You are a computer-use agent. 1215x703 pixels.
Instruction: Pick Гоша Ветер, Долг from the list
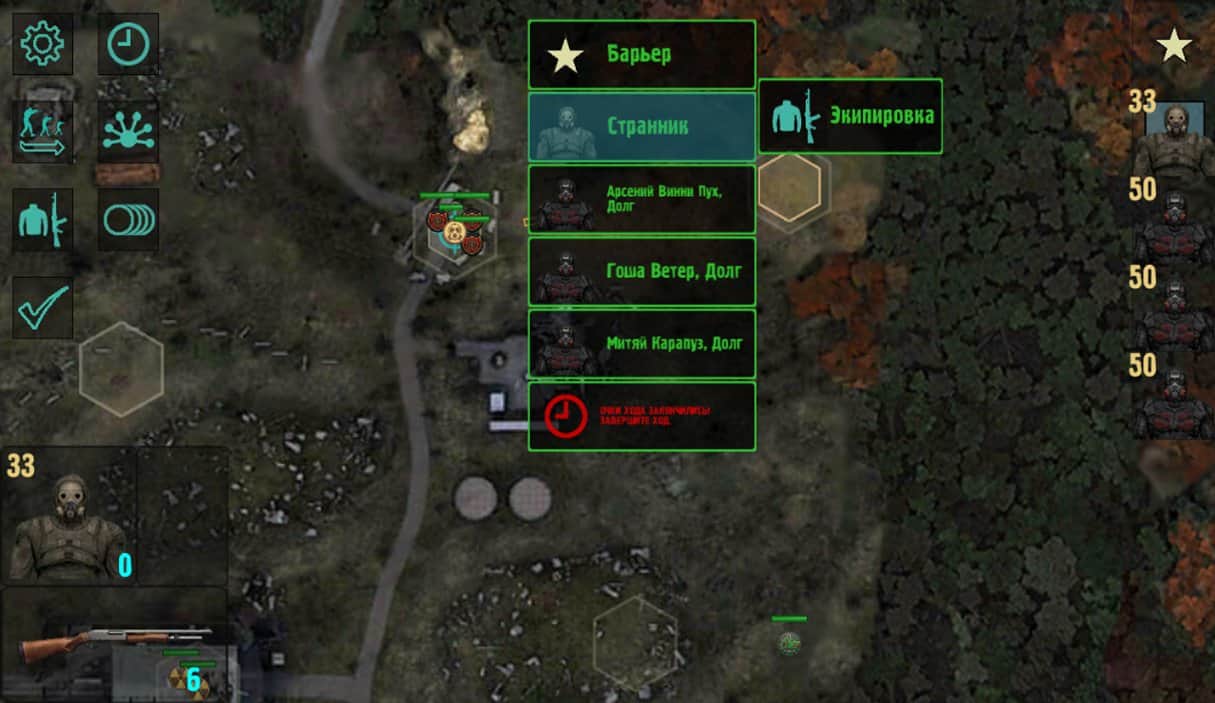pos(641,271)
